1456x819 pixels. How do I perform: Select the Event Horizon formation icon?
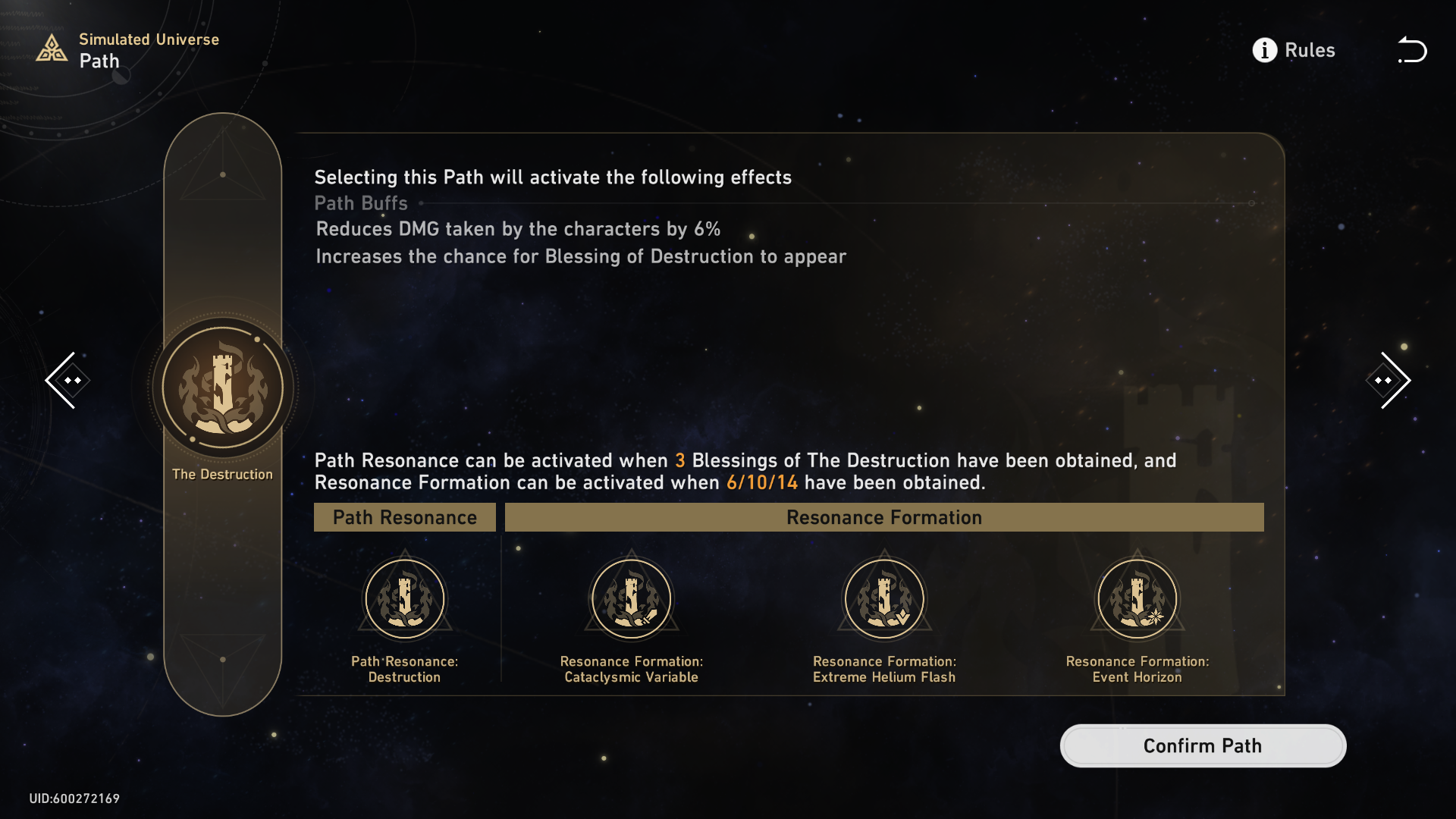click(1136, 598)
